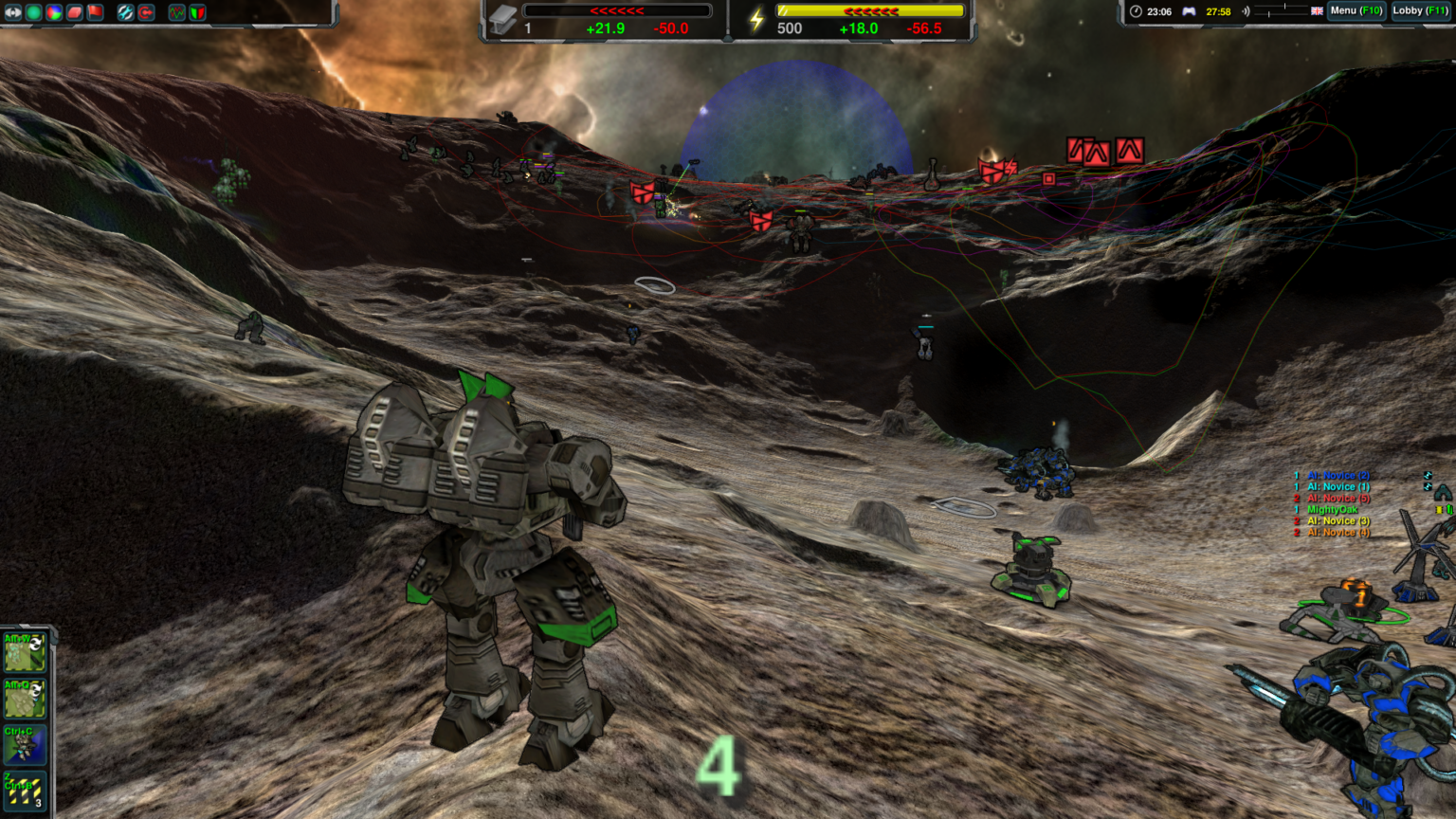The width and height of the screenshot is (1456, 819).
Task: Click the clock icon in the top bar
Action: (1137, 12)
